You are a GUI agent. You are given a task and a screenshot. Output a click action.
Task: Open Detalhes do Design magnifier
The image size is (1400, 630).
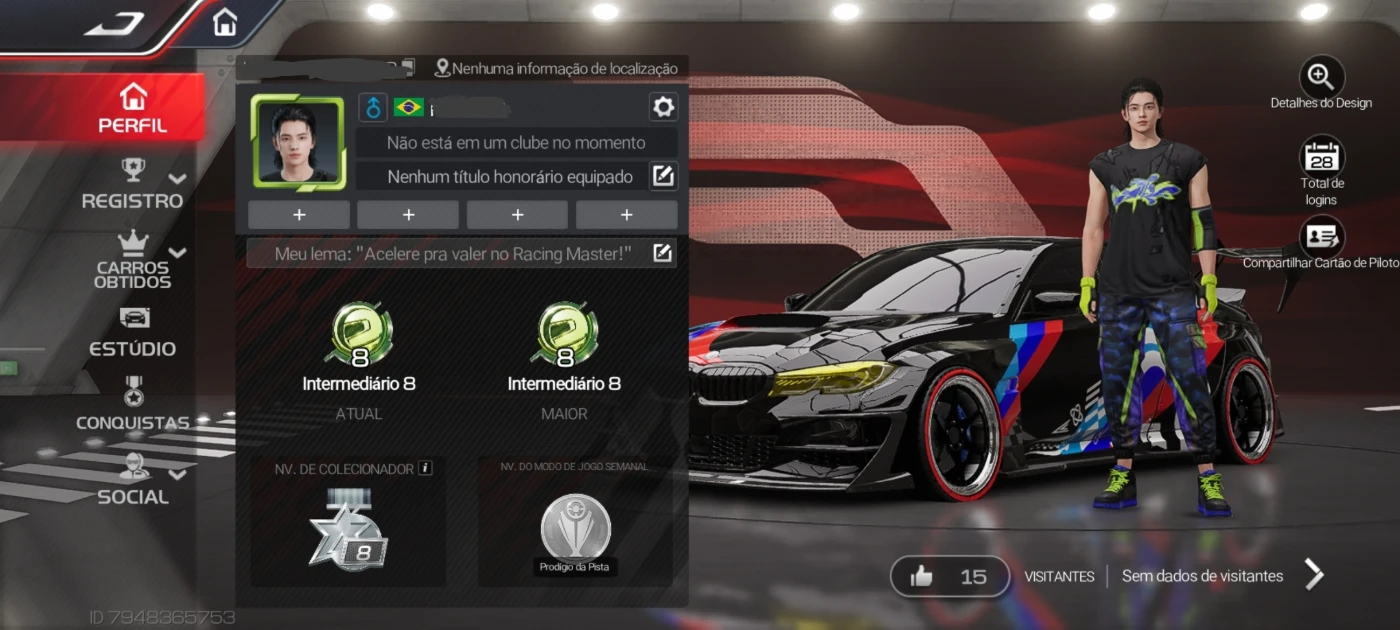pos(1321,77)
